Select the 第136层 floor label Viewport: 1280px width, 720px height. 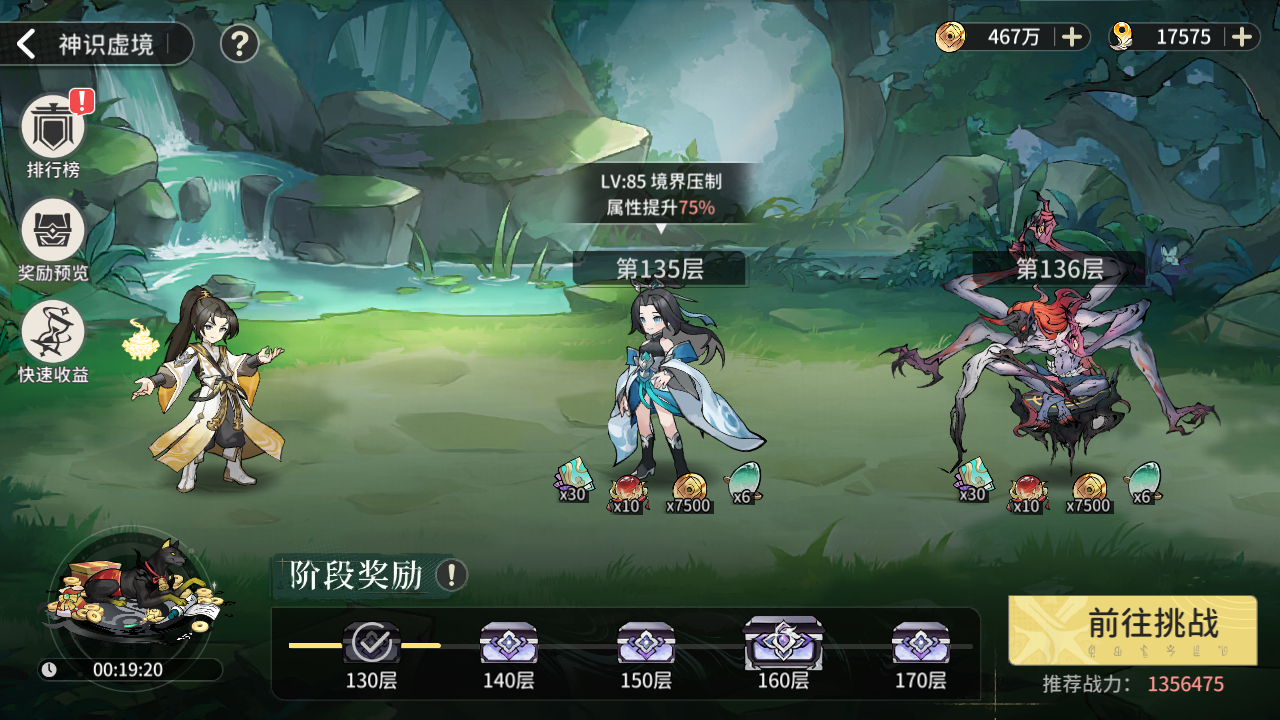(x=1059, y=268)
